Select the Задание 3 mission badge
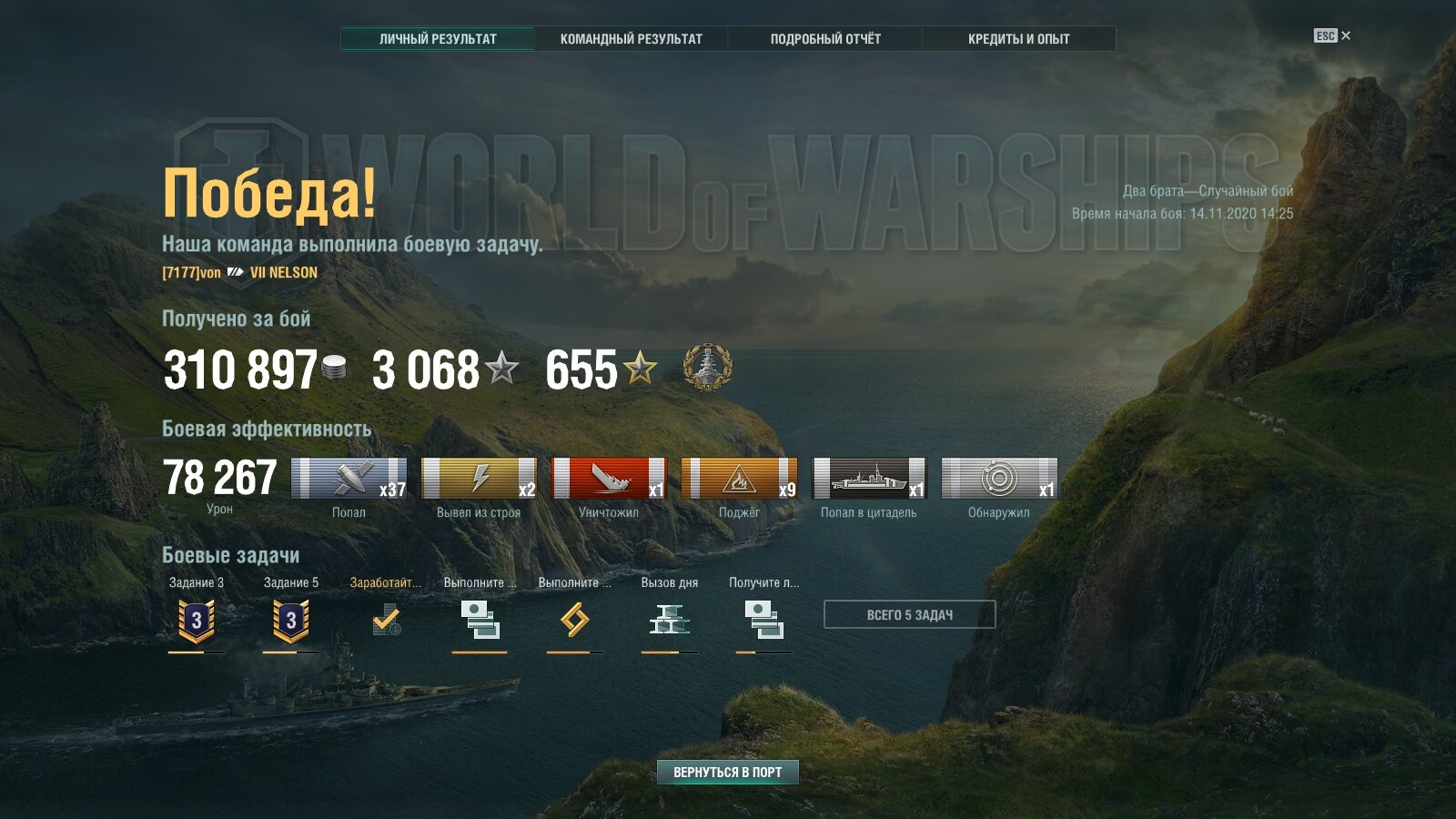The height and width of the screenshot is (819, 1456). [197, 621]
